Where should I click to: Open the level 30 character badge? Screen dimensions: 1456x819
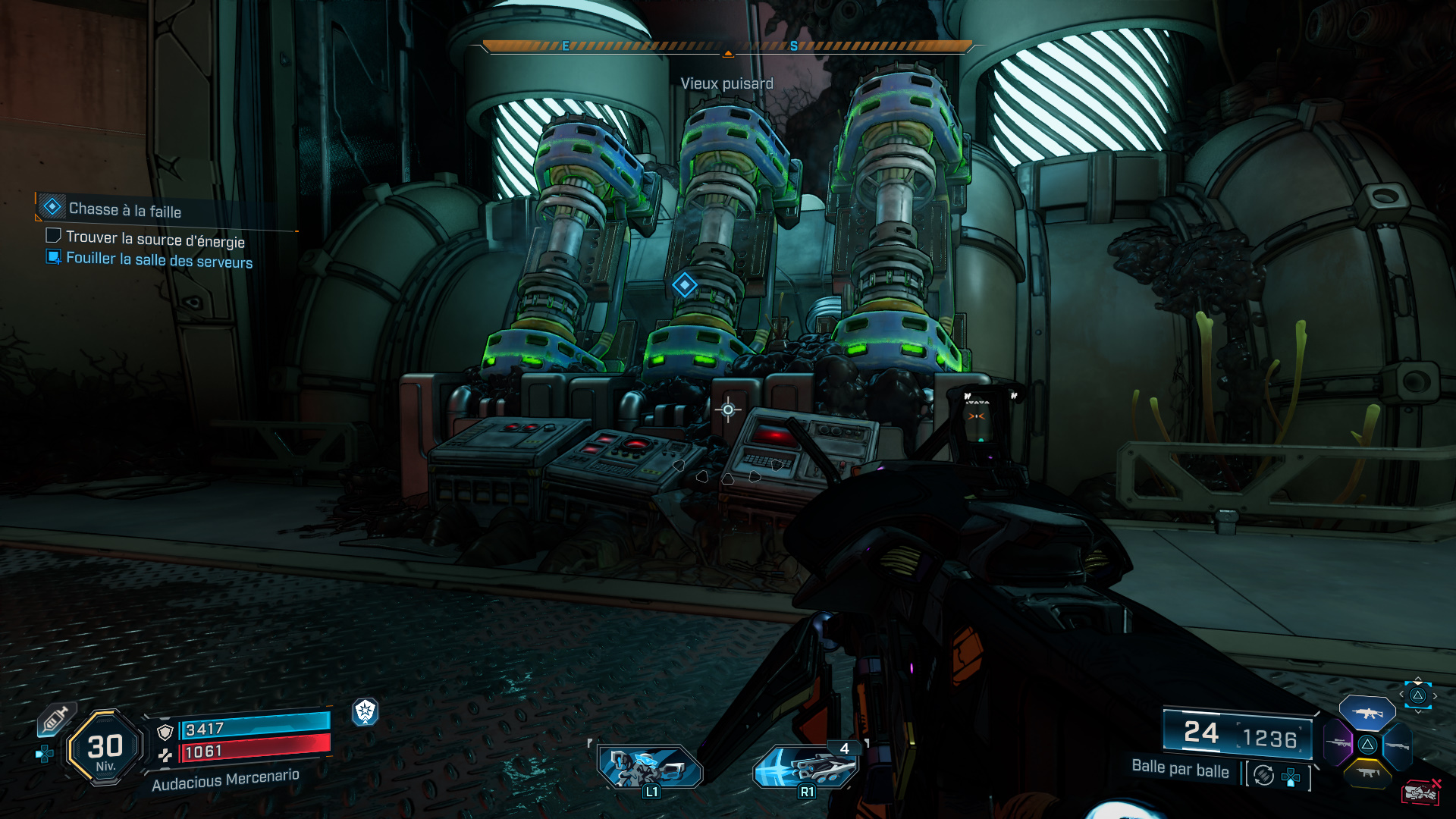105,748
